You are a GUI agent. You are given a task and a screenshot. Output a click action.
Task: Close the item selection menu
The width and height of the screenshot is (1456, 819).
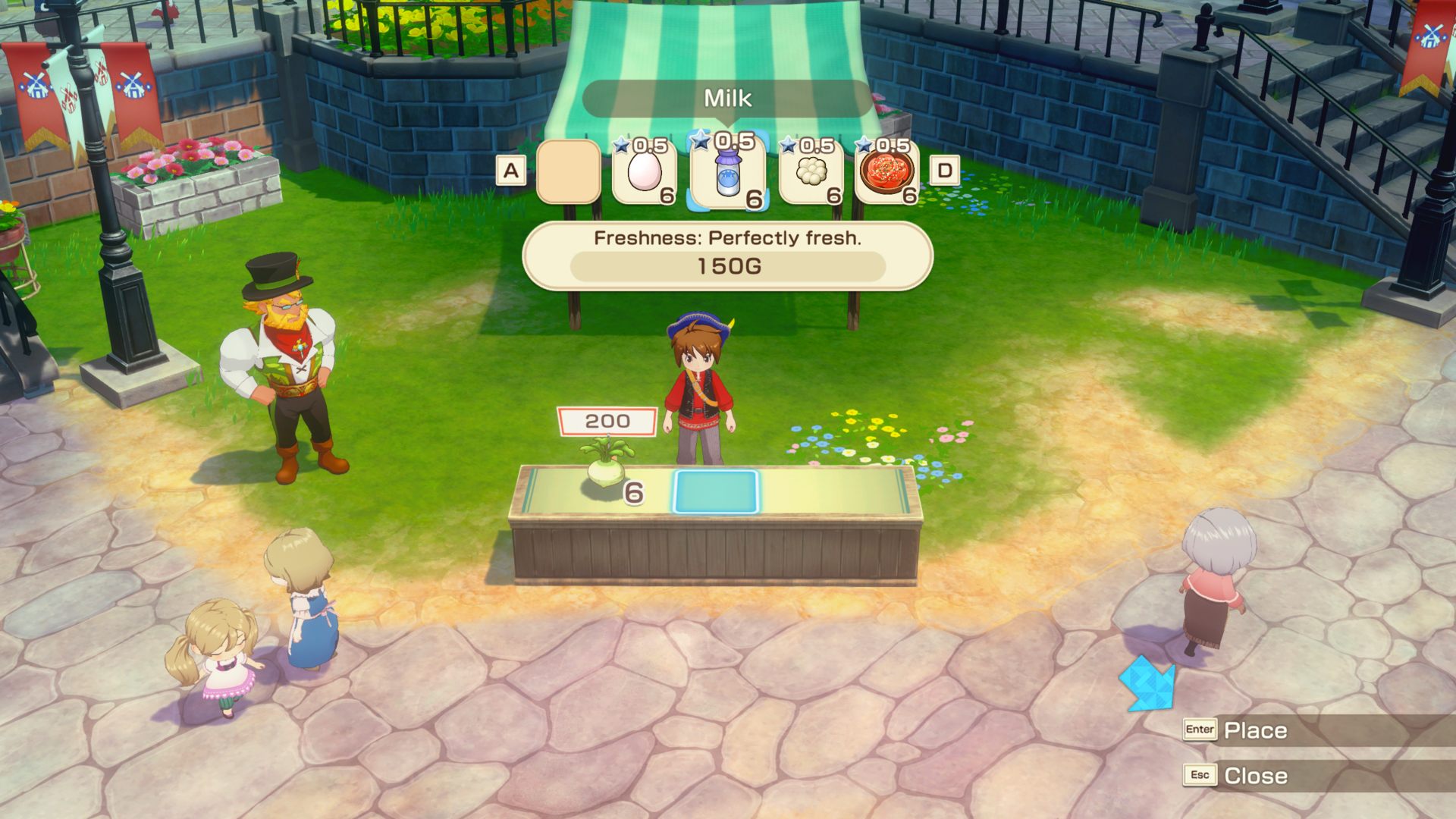click(x=1254, y=776)
